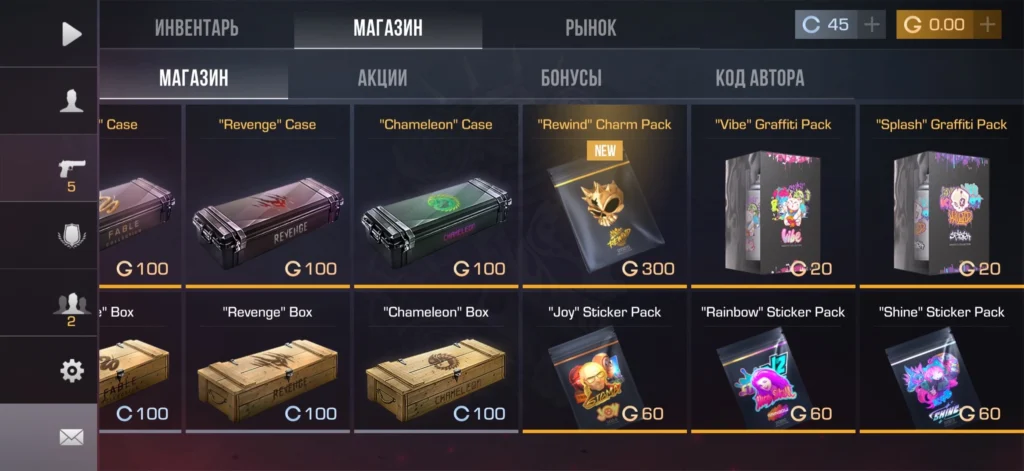Select the Акции sub-tab

pyautogui.click(x=382, y=78)
